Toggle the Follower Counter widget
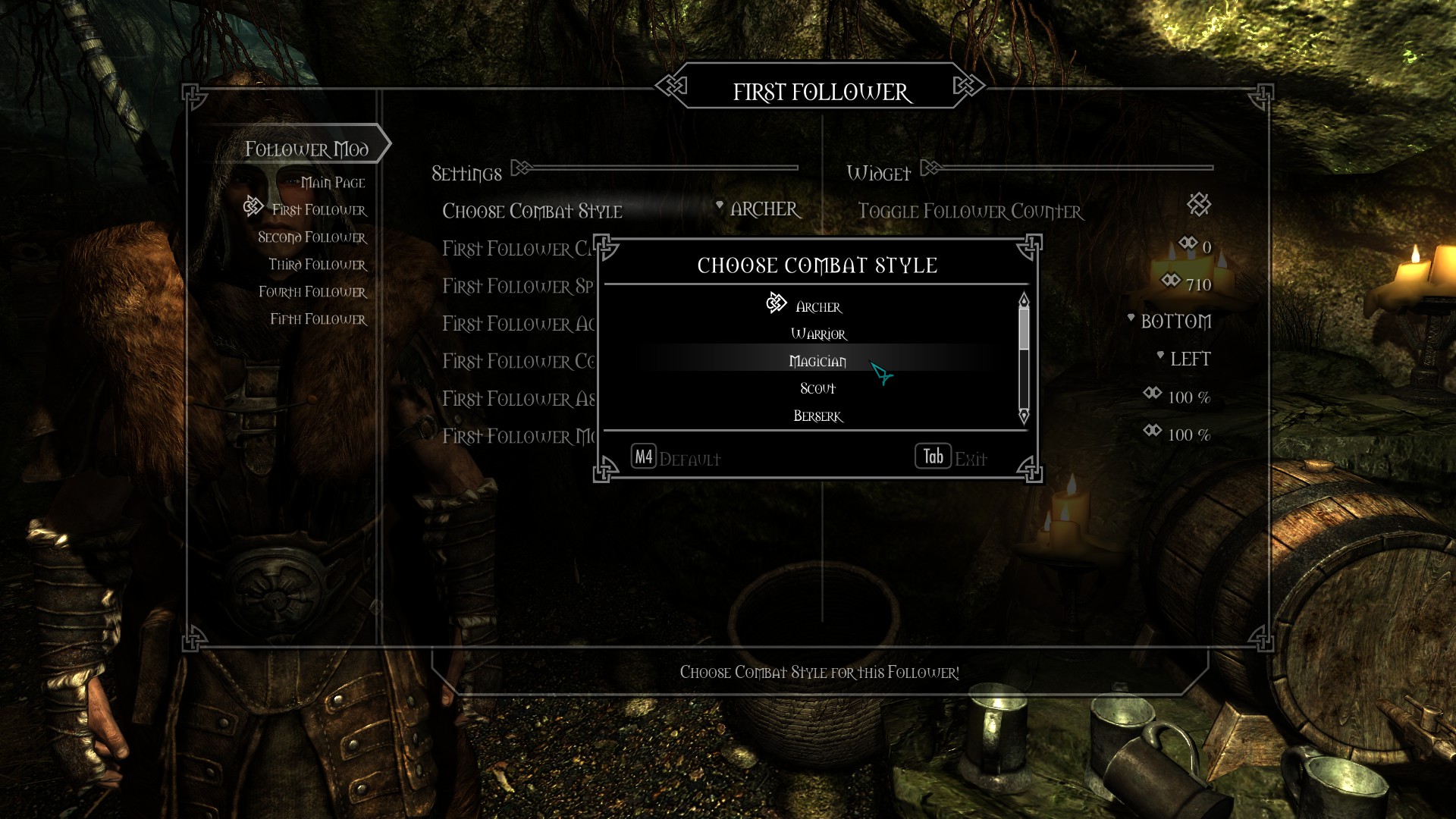This screenshot has width=1456, height=819. click(x=1199, y=205)
